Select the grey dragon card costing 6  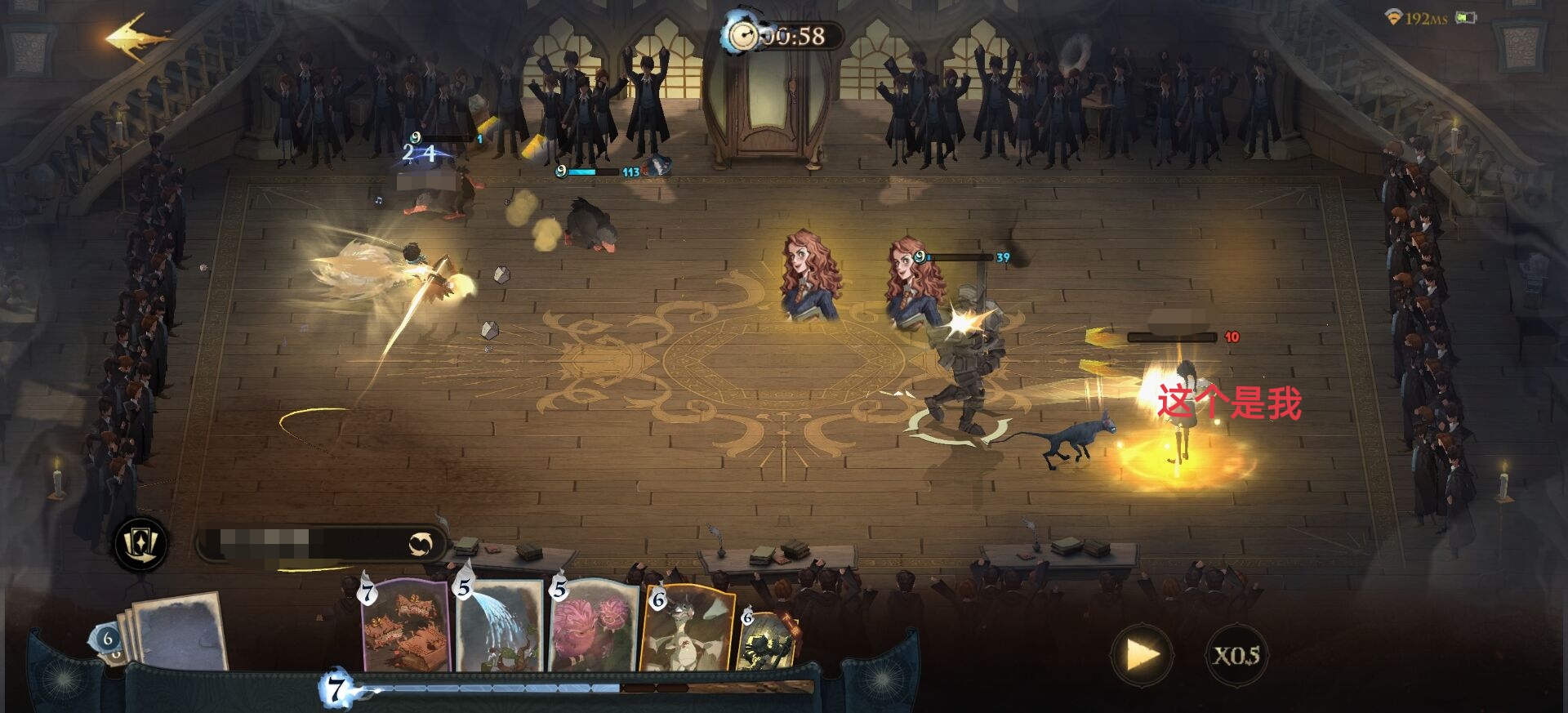pos(686,627)
